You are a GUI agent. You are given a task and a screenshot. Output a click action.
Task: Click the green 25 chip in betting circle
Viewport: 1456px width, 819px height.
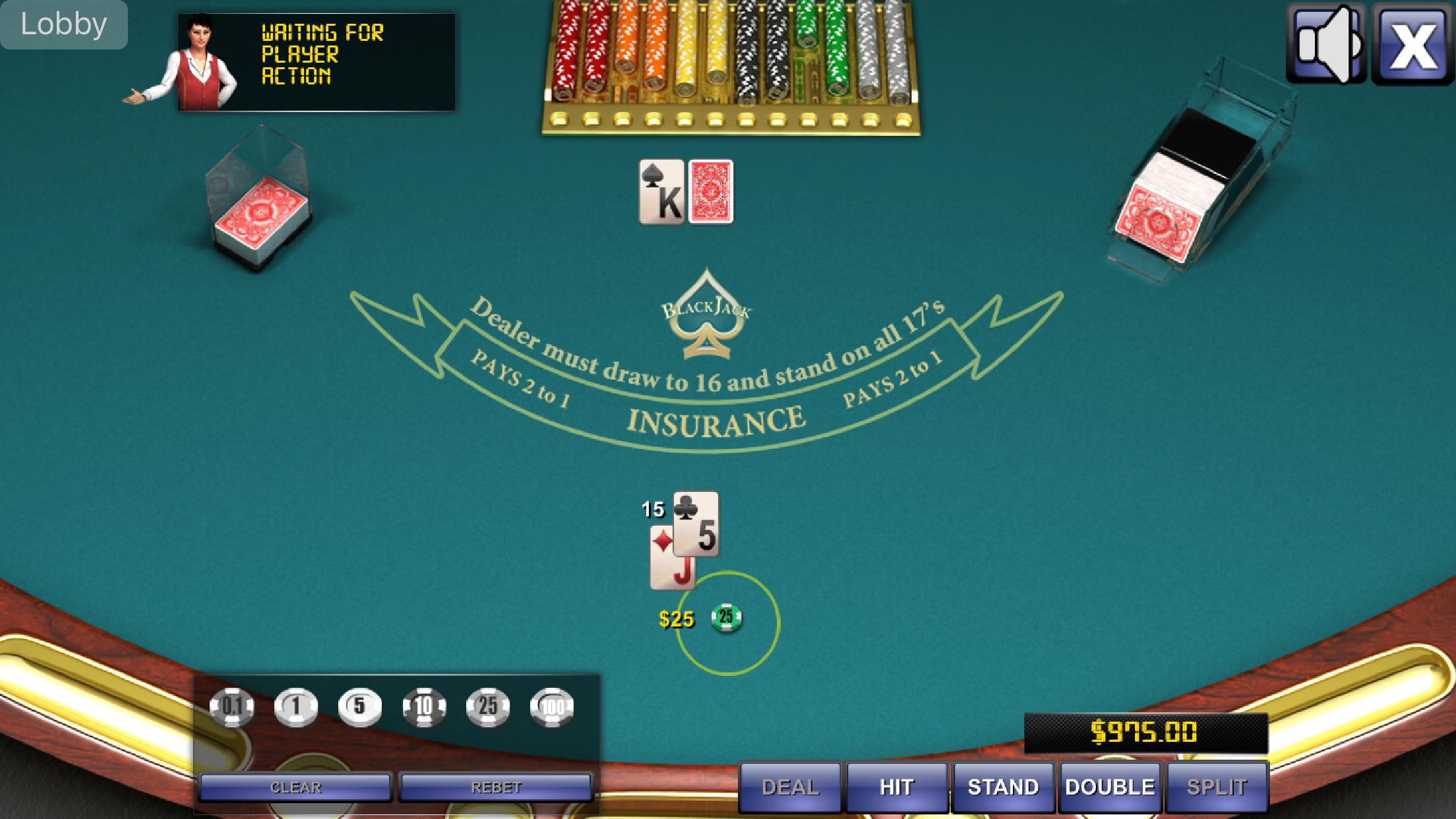click(726, 617)
